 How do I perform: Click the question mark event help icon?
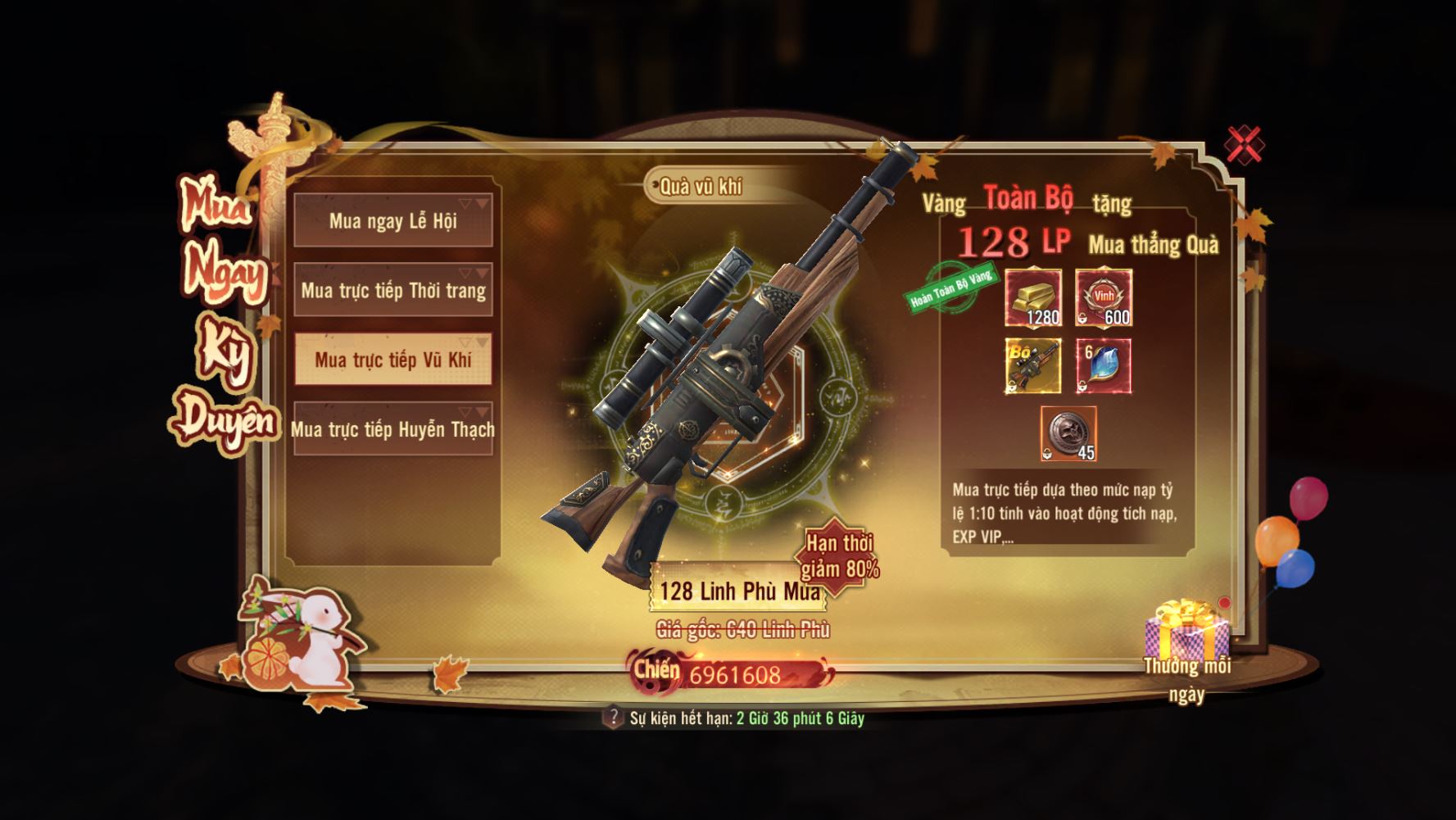tap(612, 718)
